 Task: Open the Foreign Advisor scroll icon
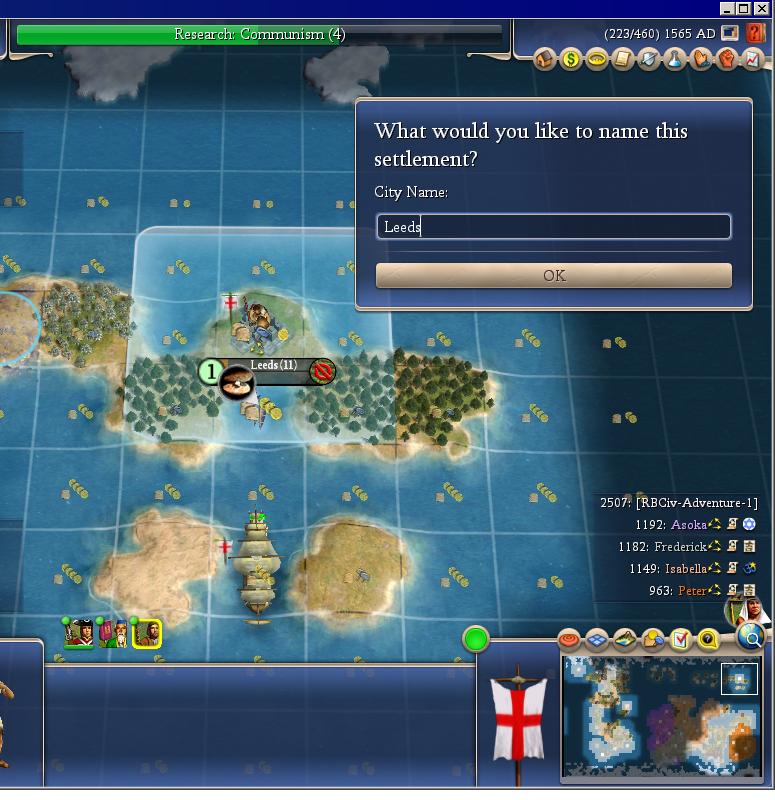point(623,60)
